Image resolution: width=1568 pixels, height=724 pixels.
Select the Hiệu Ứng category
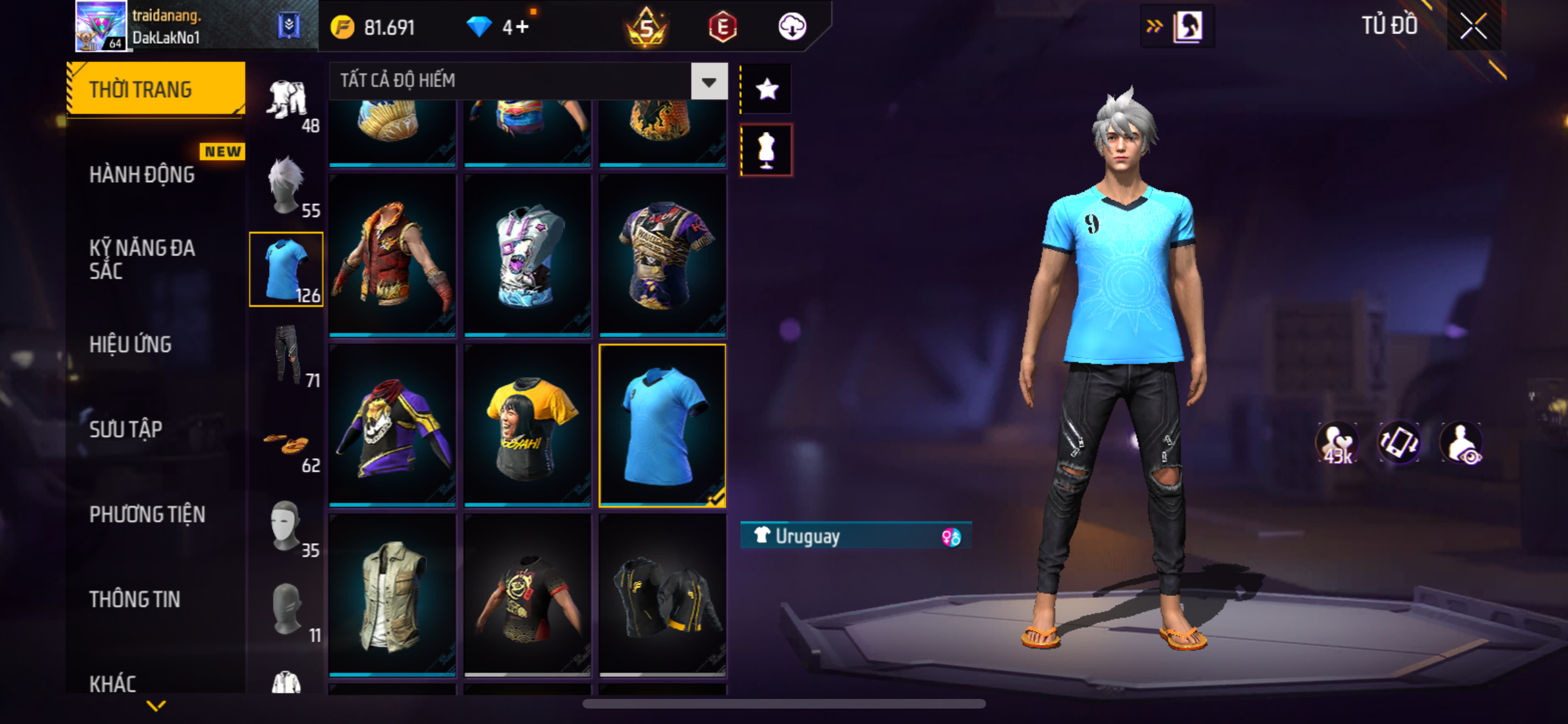point(131,344)
